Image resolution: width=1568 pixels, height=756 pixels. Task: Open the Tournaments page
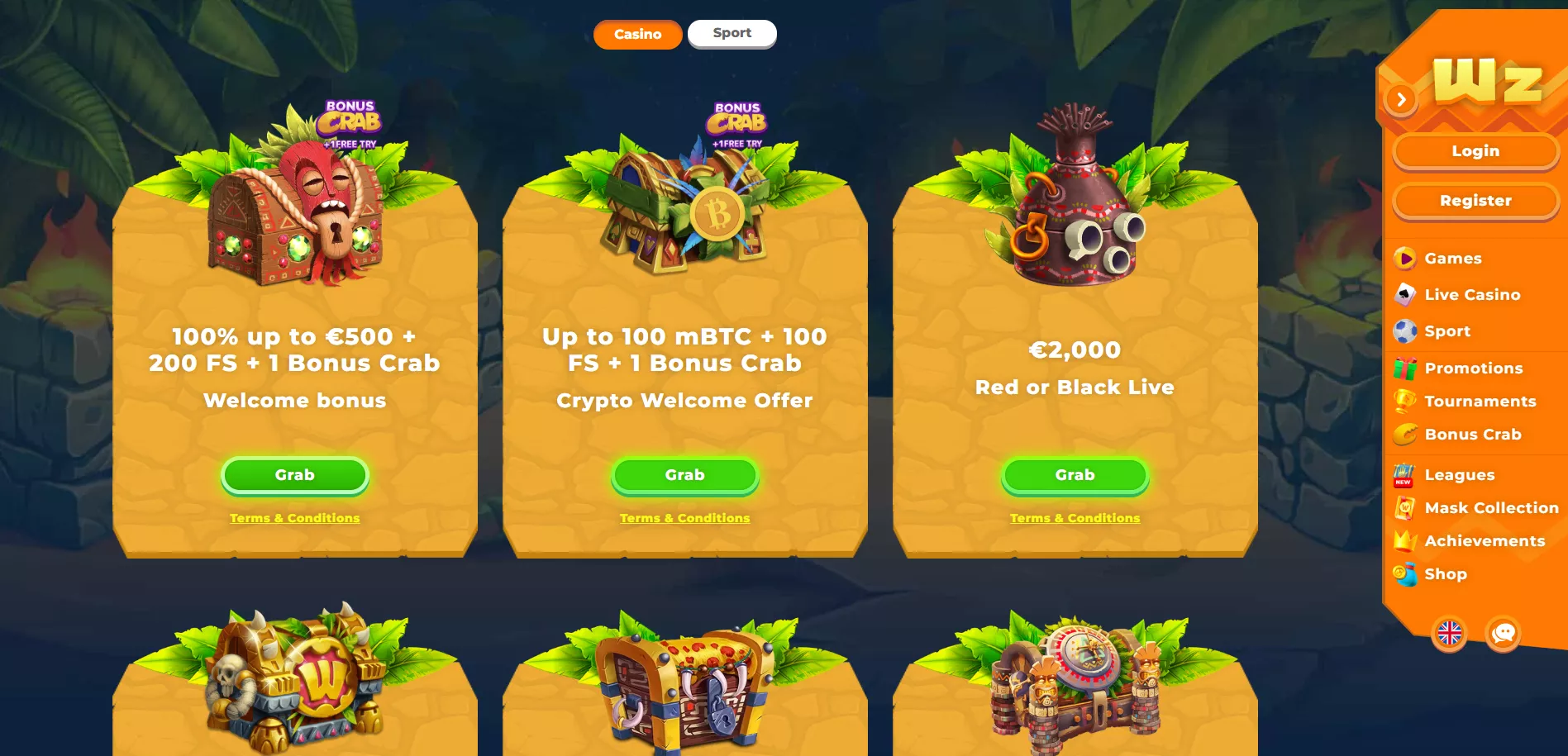1480,402
